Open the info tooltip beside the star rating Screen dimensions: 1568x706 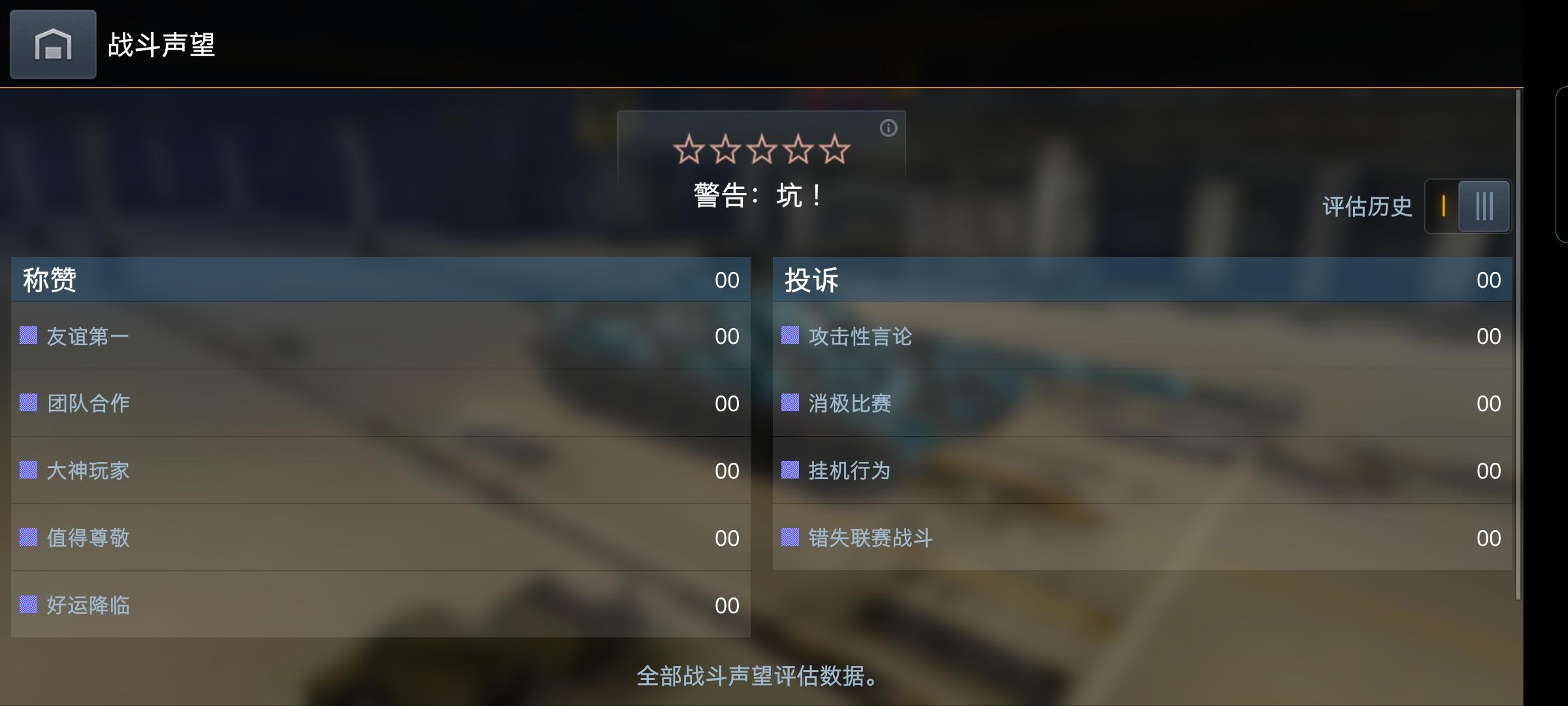click(889, 128)
